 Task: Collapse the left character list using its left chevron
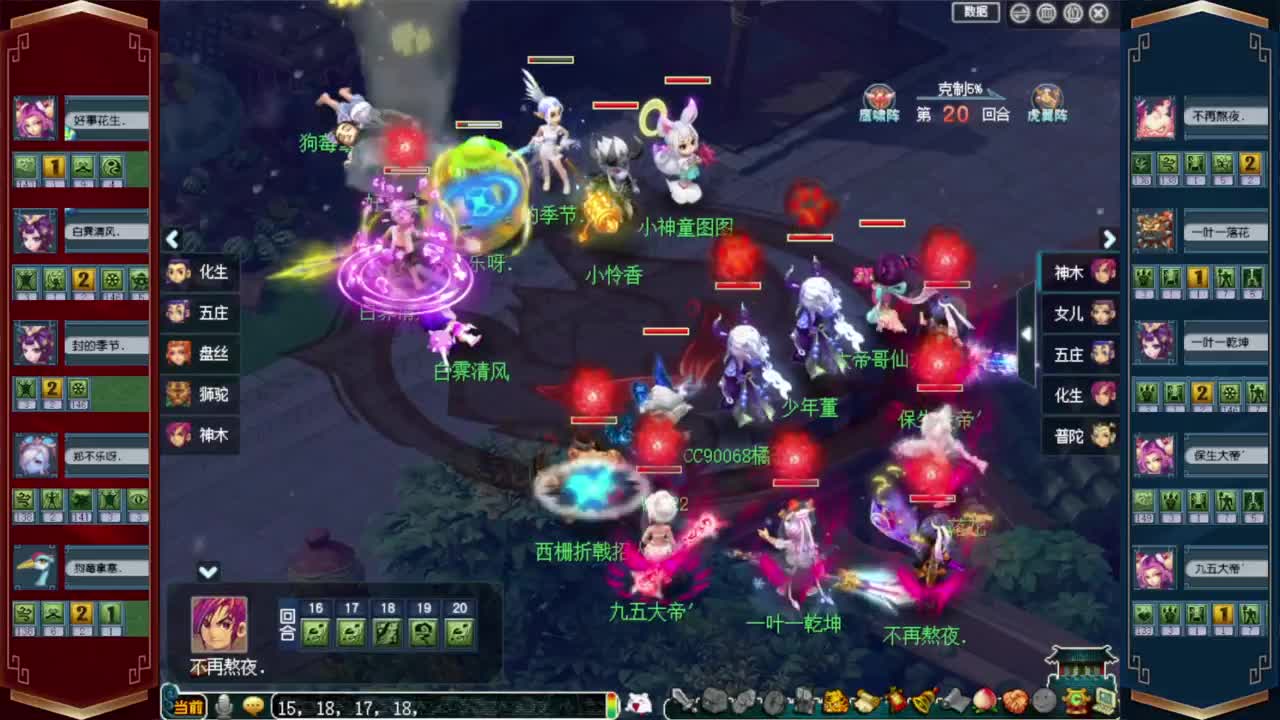pyautogui.click(x=173, y=240)
